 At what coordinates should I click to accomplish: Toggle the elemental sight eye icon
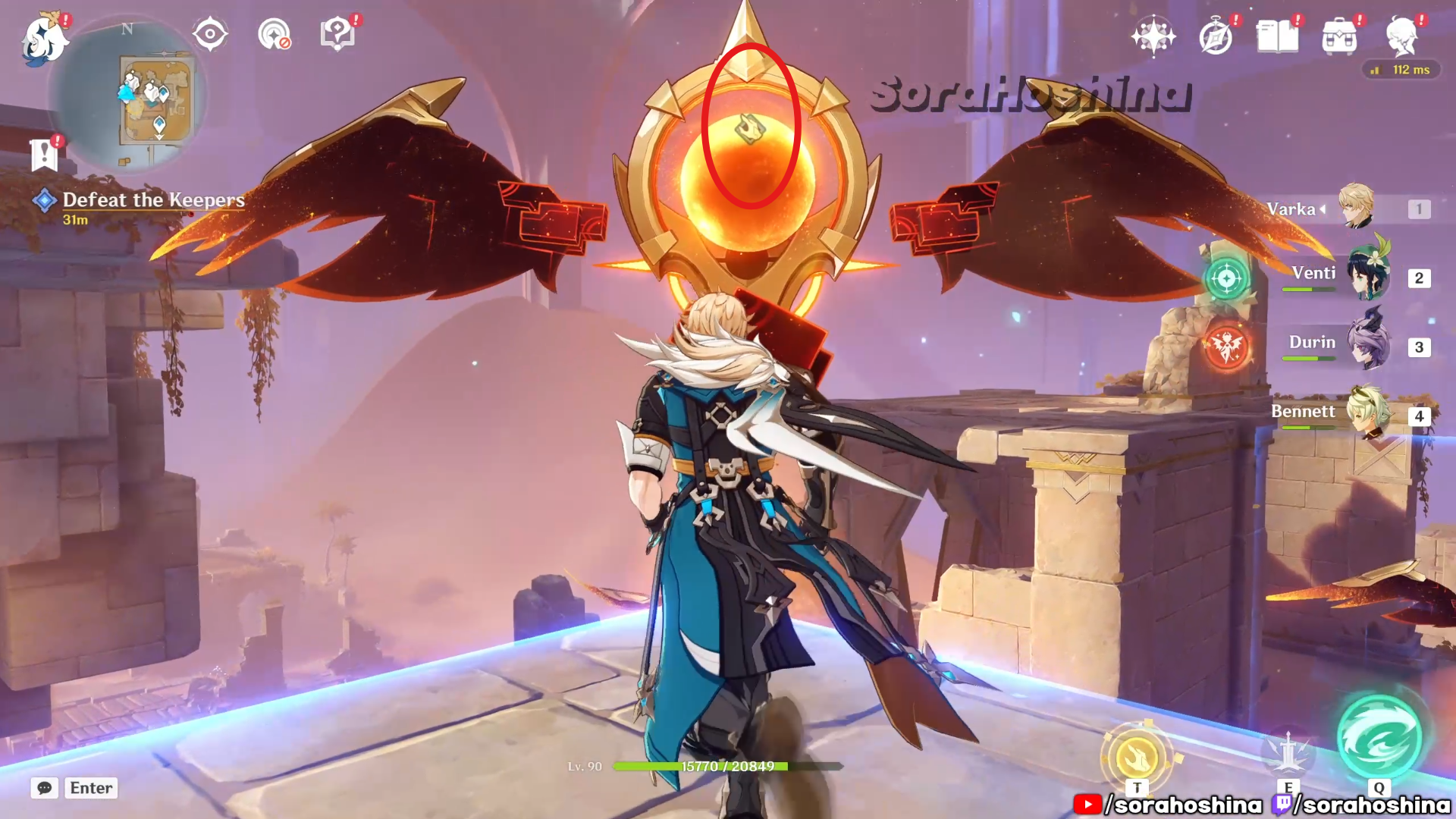click(x=209, y=34)
